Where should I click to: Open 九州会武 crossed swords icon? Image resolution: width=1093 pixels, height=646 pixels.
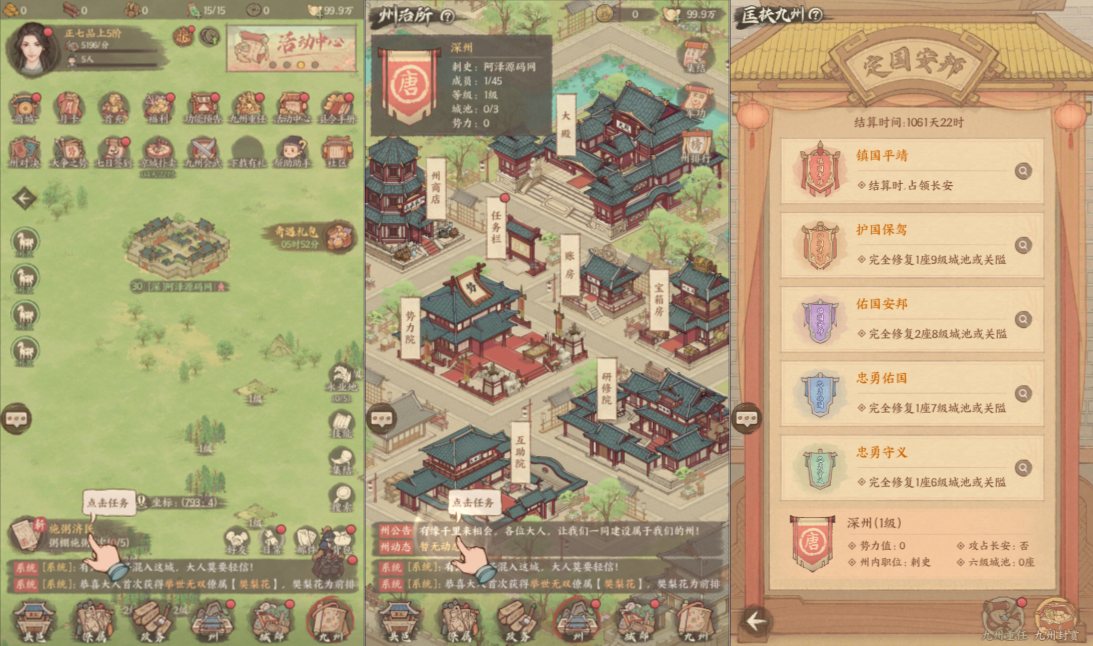click(x=203, y=152)
